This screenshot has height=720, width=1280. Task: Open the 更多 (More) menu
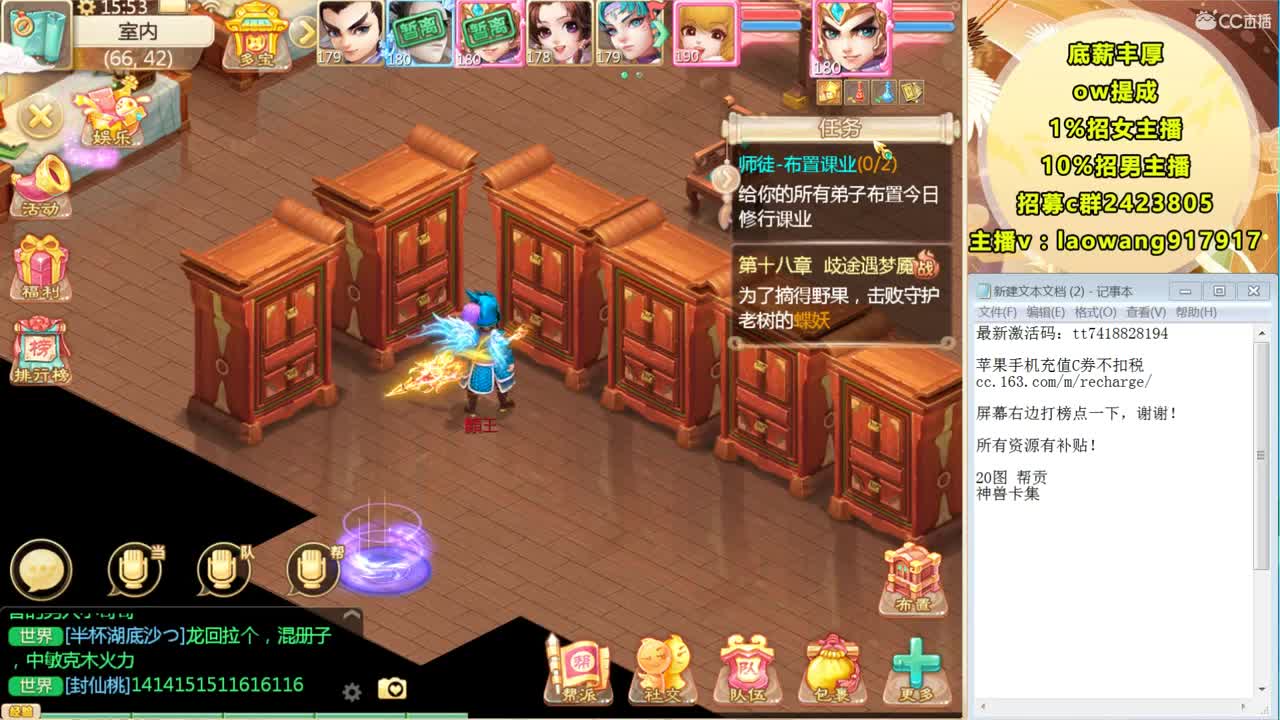918,665
